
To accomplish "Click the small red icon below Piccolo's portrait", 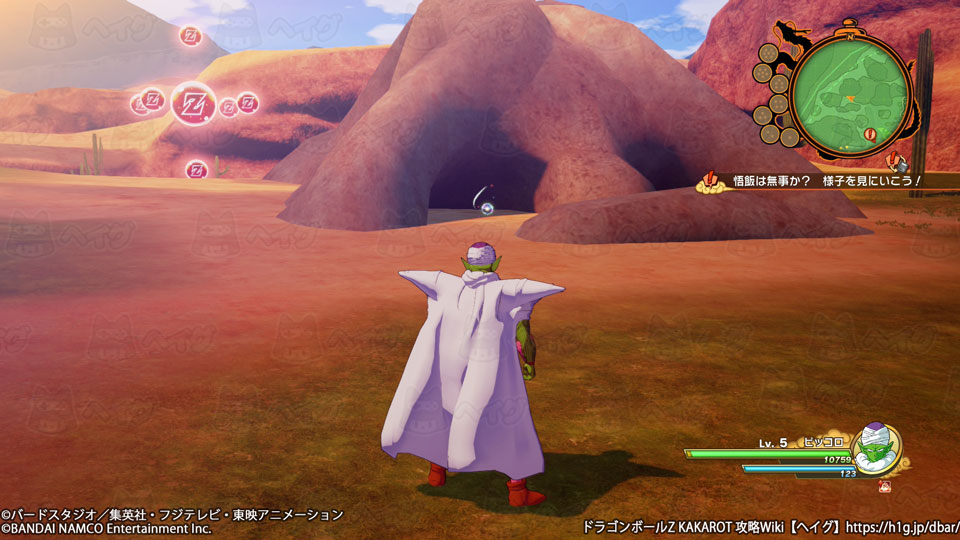I will pos(885,487).
